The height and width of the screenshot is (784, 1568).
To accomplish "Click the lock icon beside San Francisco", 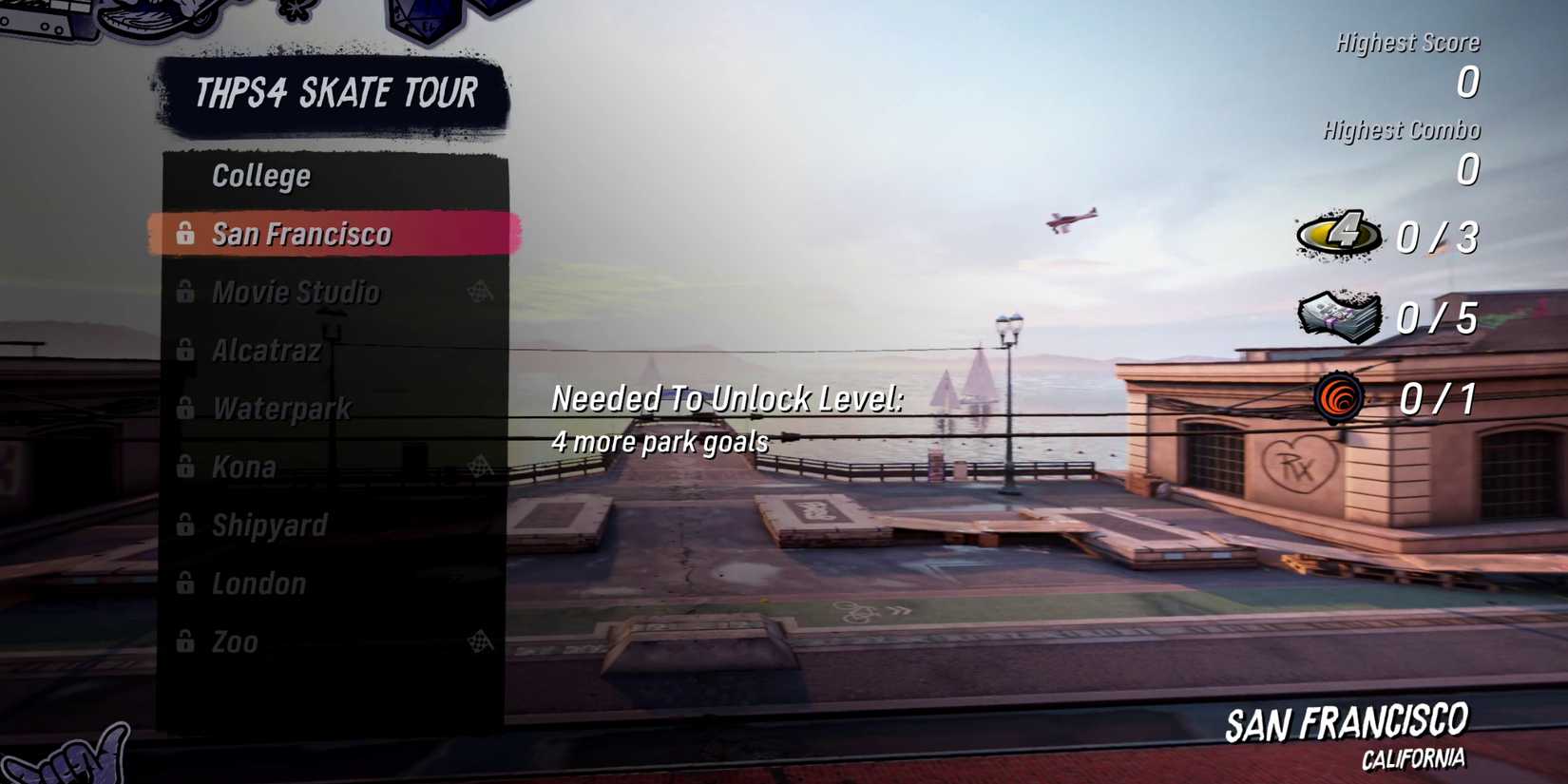I will pos(186,234).
